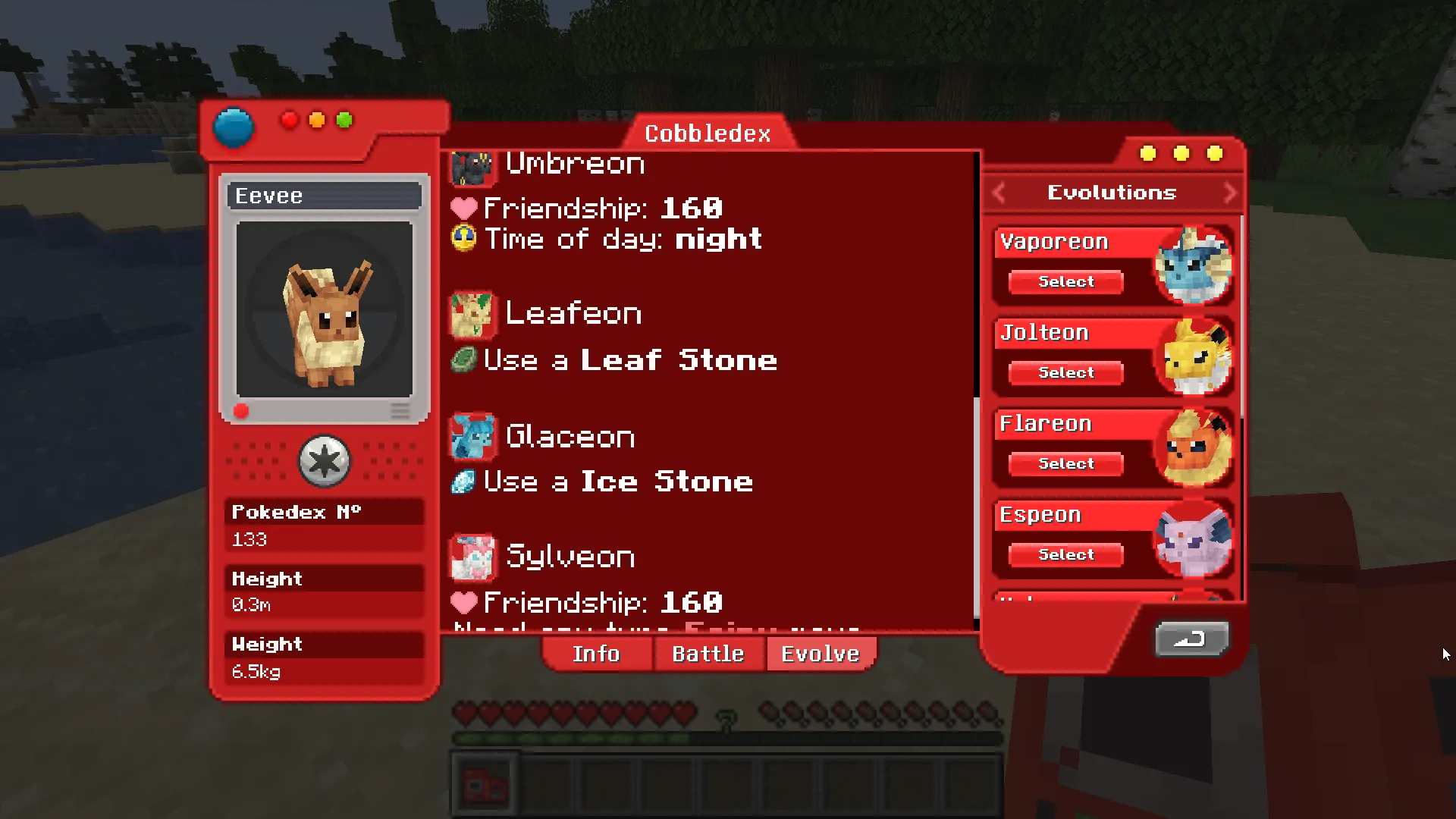The image size is (1456, 819).
Task: Click the Sylveon sprite icon
Action: [472, 557]
